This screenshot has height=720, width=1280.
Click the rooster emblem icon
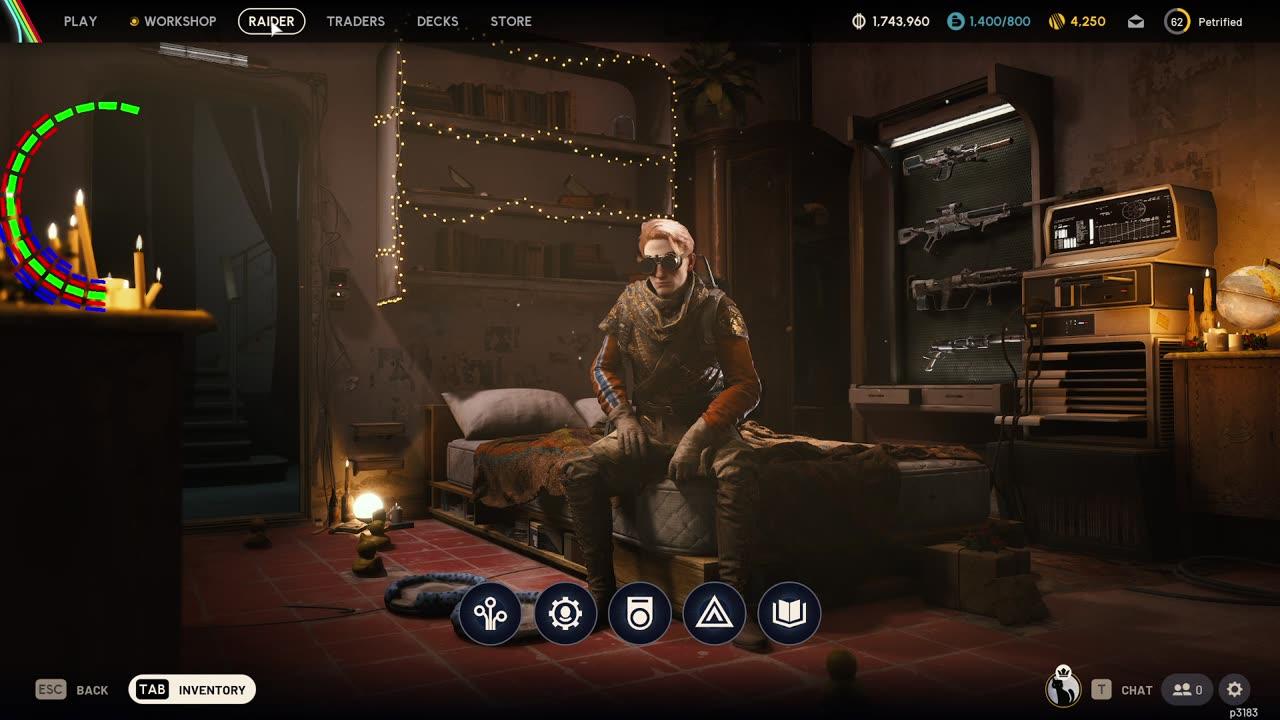tap(1062, 687)
